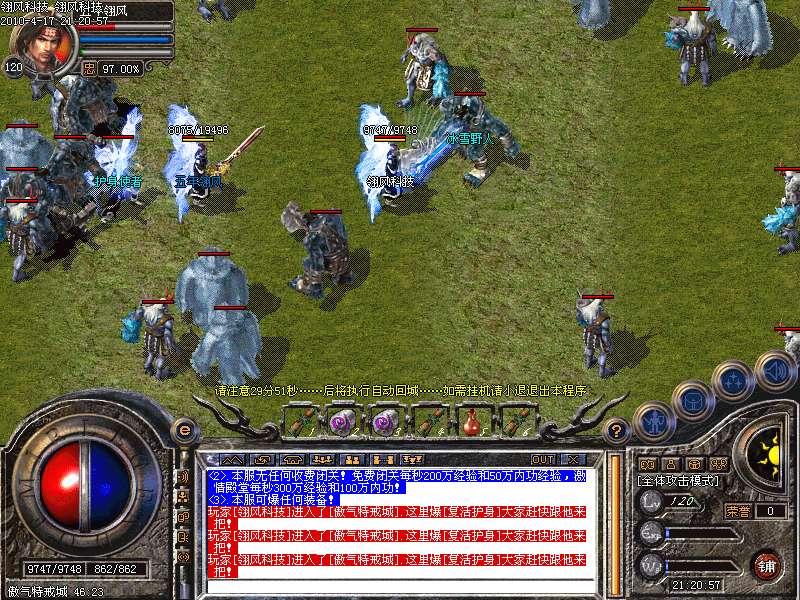Click the player portrait in top corner

click(x=42, y=48)
